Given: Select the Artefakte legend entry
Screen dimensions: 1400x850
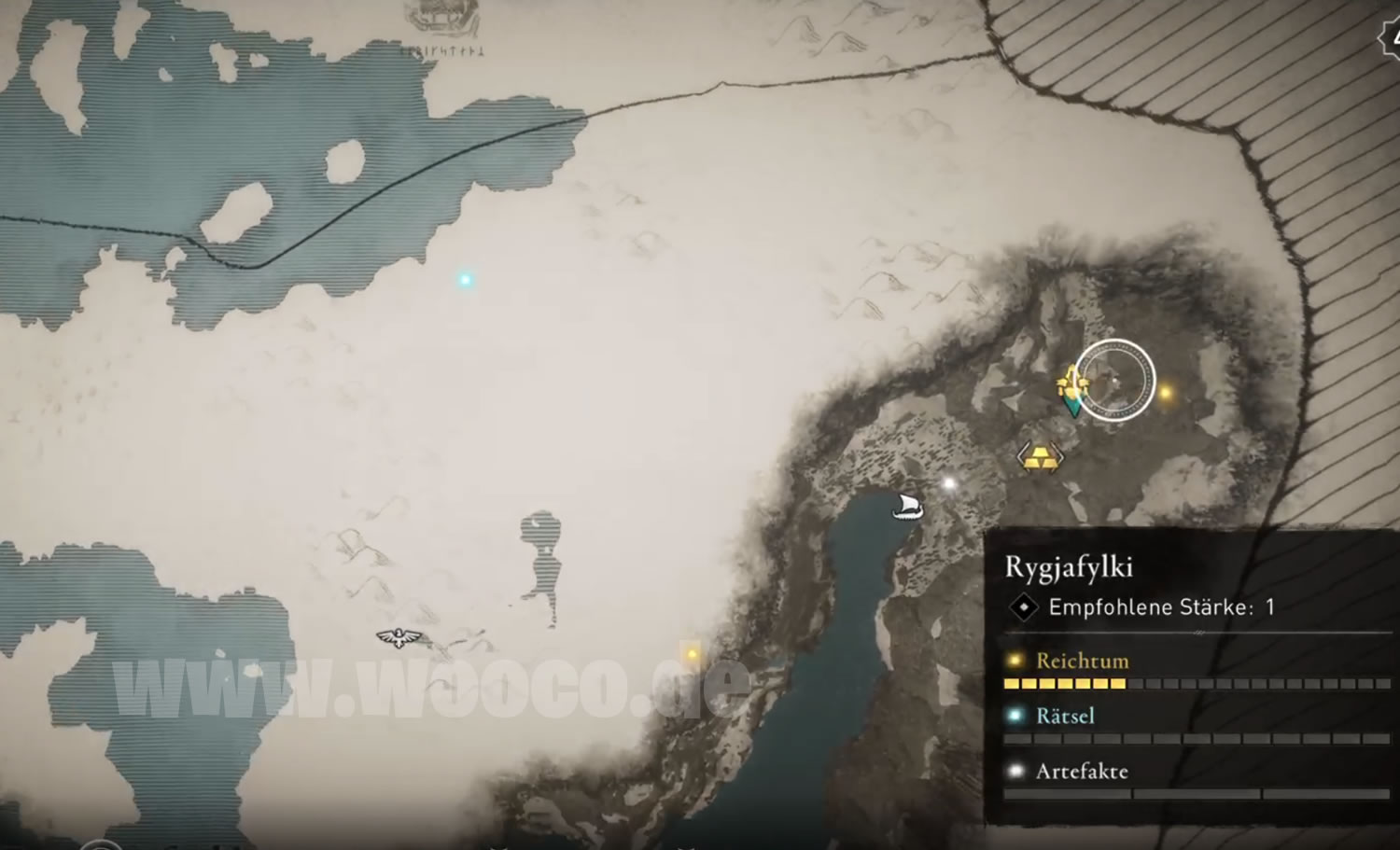Looking at the screenshot, I should coord(1081,771).
